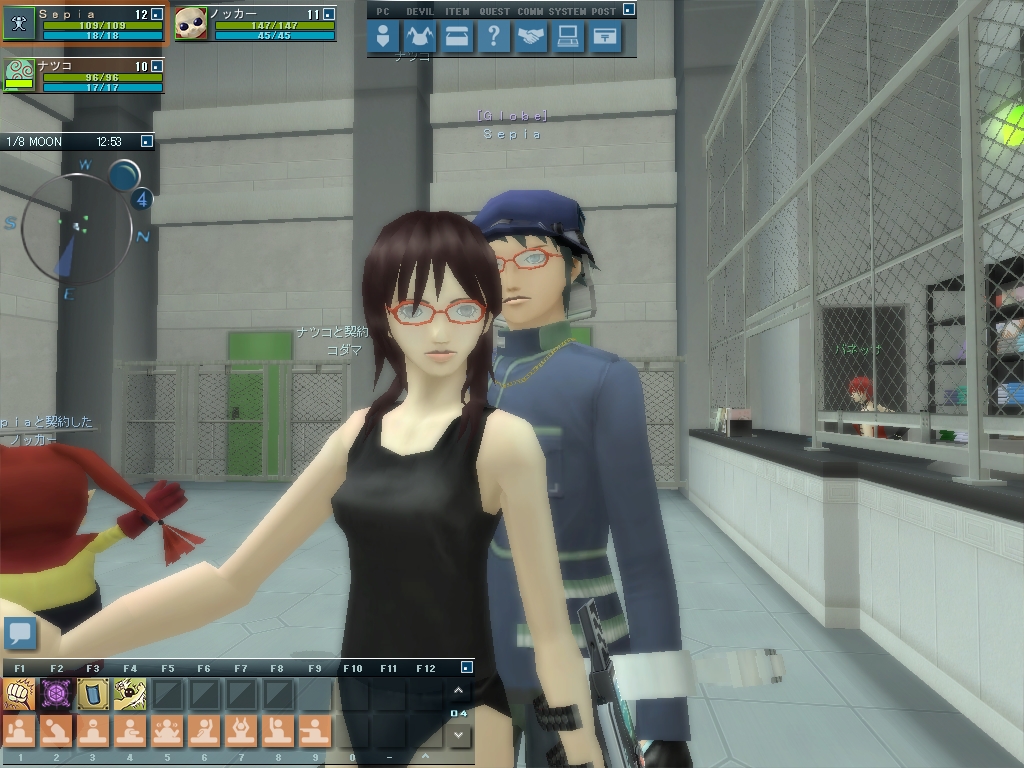Activate the blue shield guard skill

93,693
